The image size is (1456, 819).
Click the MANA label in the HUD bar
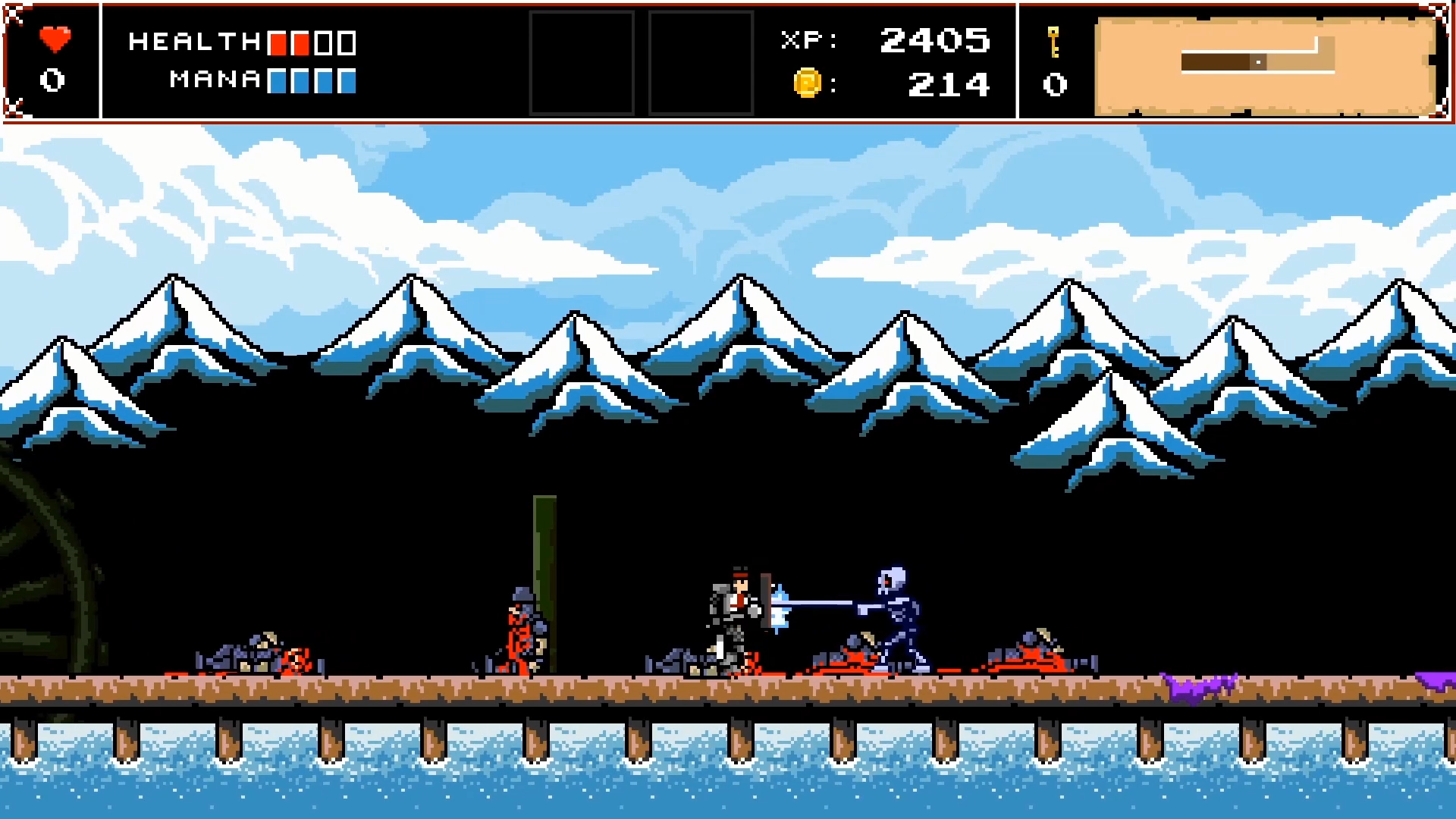[x=215, y=80]
